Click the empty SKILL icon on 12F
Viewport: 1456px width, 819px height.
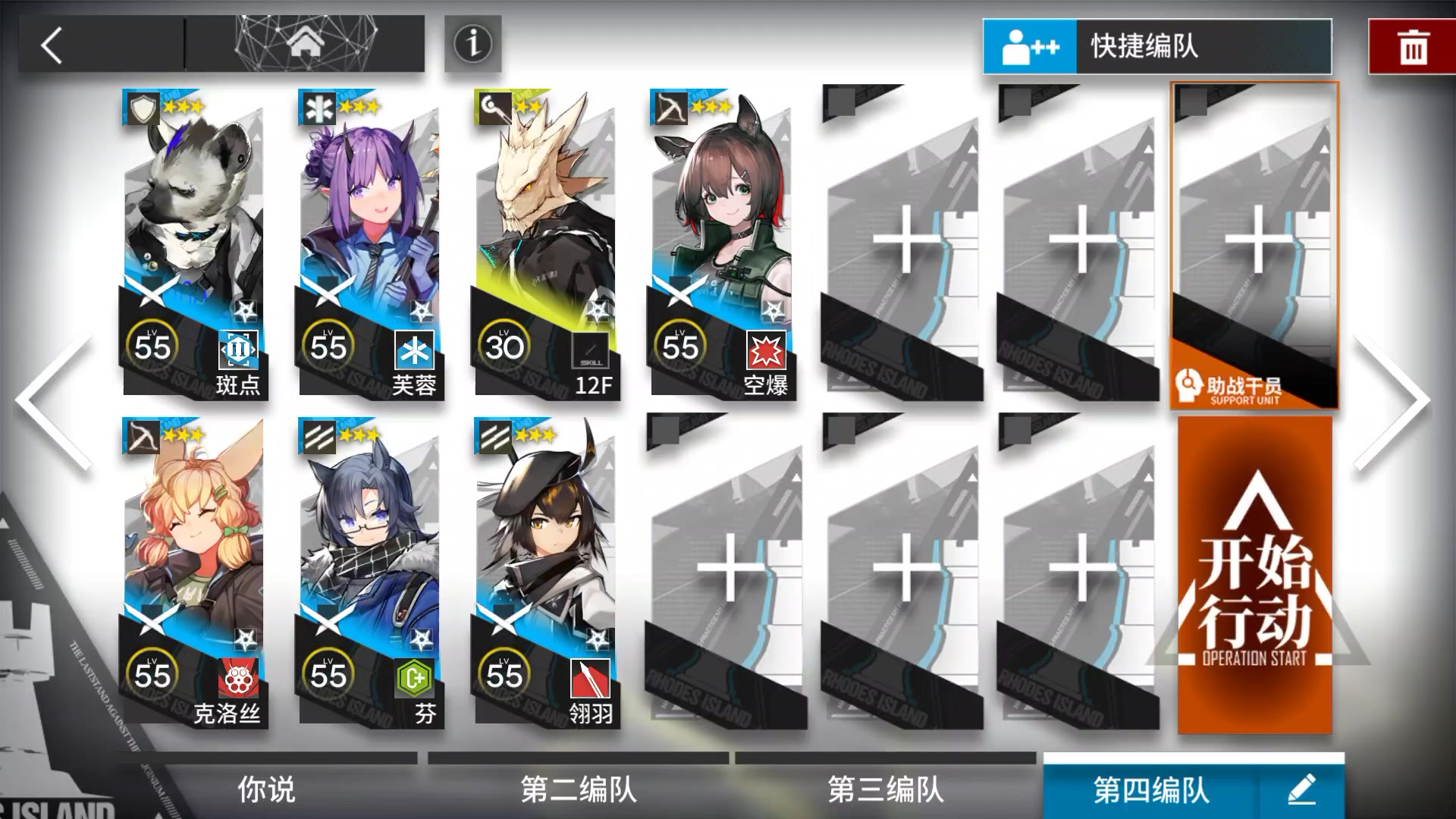pos(590,350)
